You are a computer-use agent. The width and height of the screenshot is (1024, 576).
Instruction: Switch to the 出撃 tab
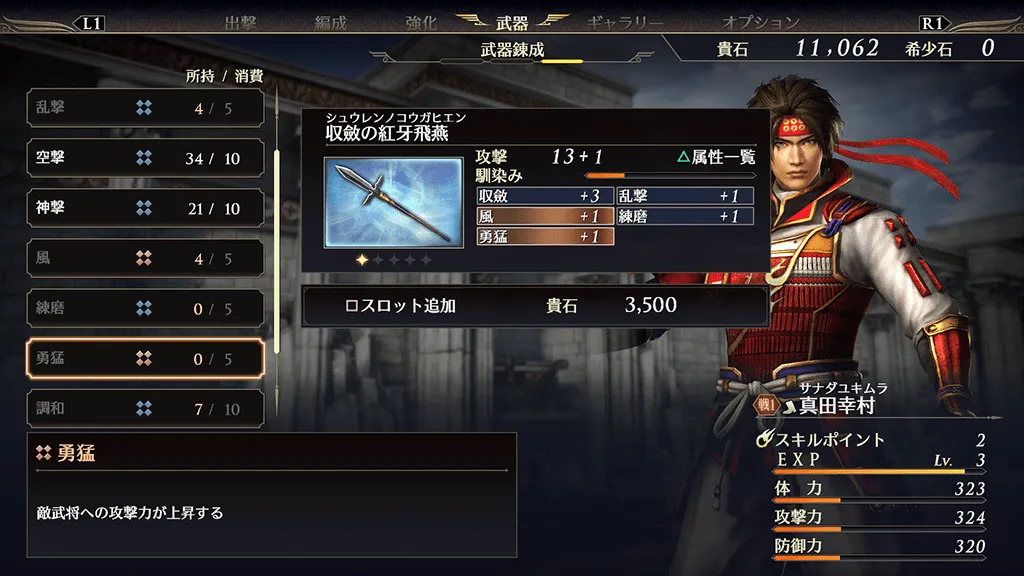(240, 22)
